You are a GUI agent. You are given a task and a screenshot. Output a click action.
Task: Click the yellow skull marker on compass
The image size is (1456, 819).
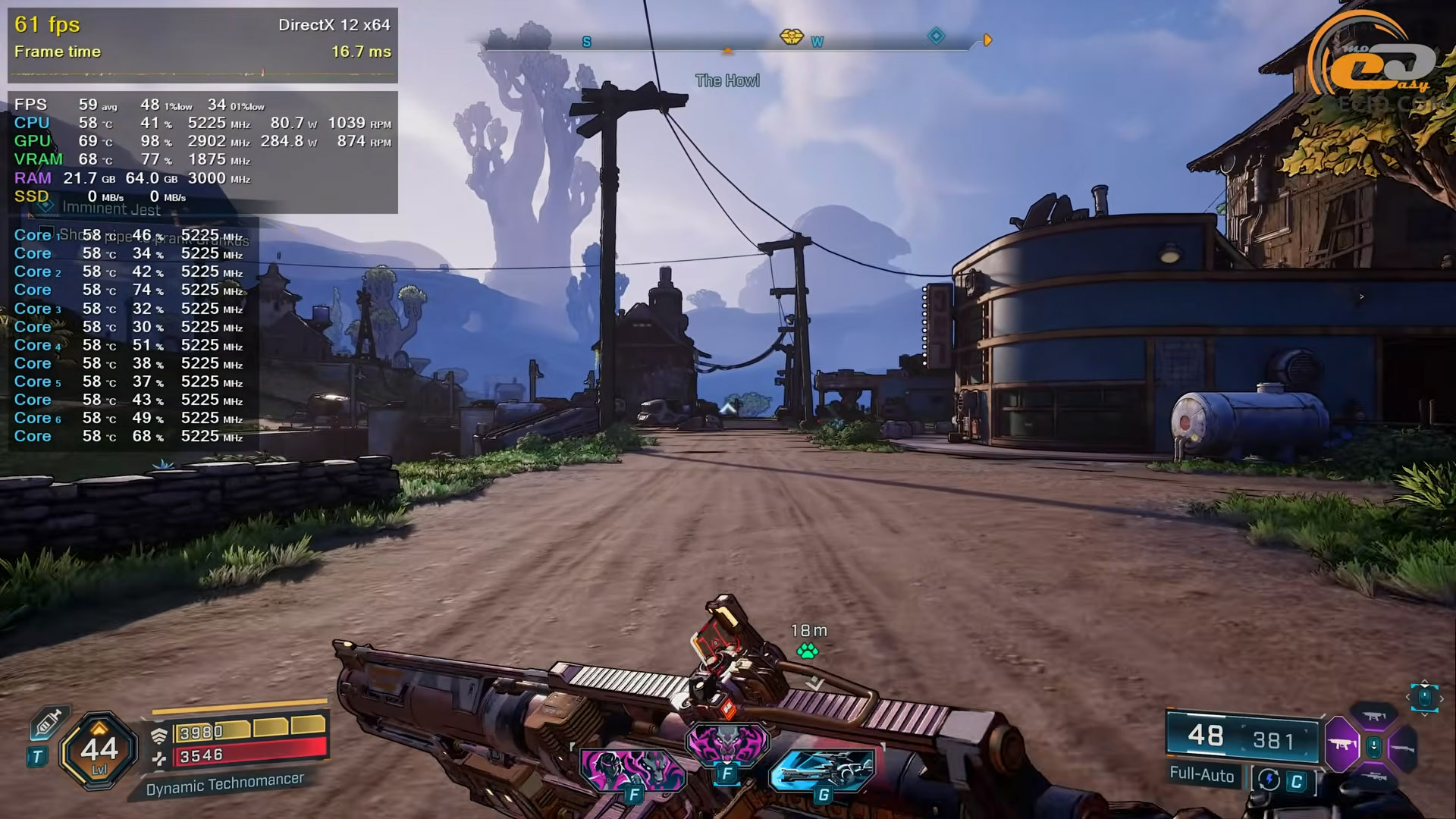791,36
